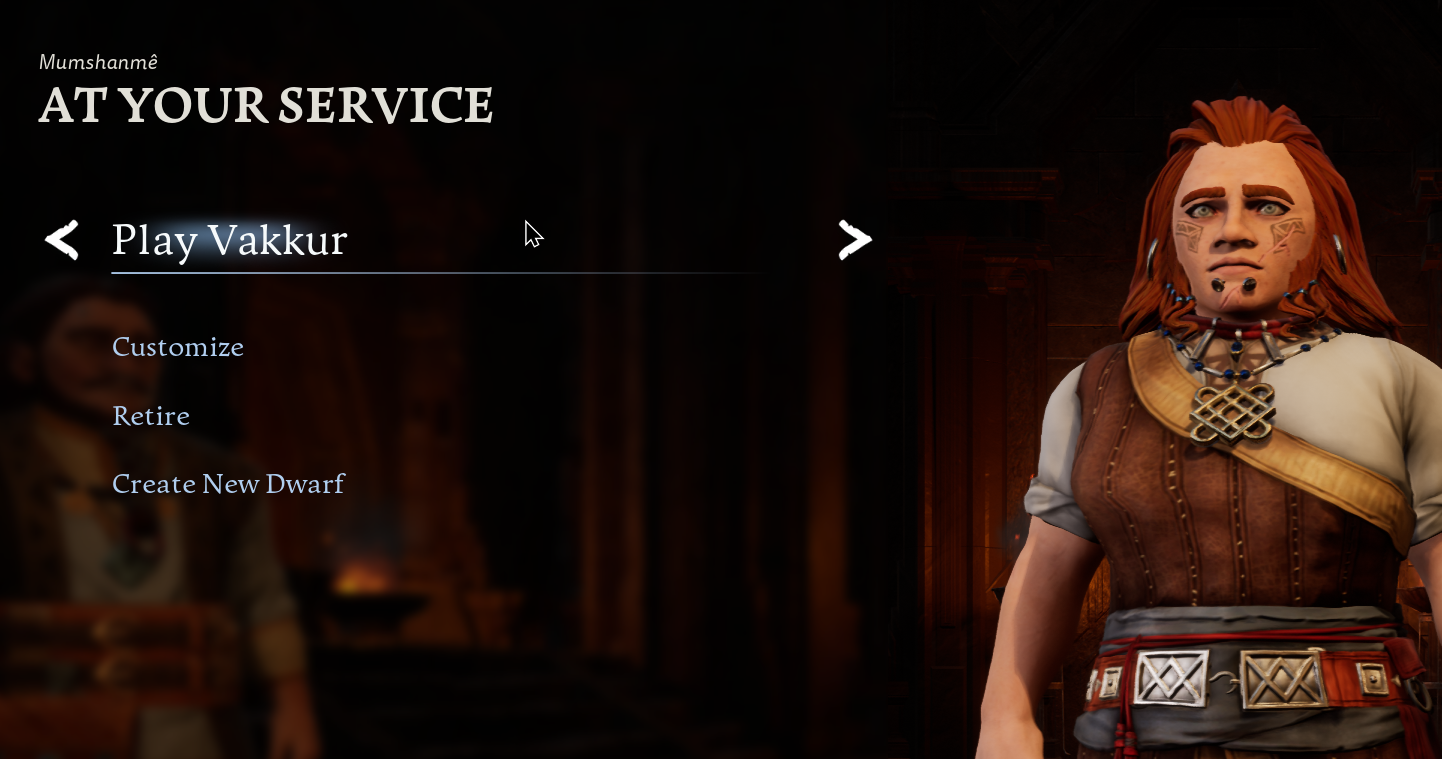Screen dimensions: 1442x759
Task: Select Play Vakkur to start
Action: 230,241
